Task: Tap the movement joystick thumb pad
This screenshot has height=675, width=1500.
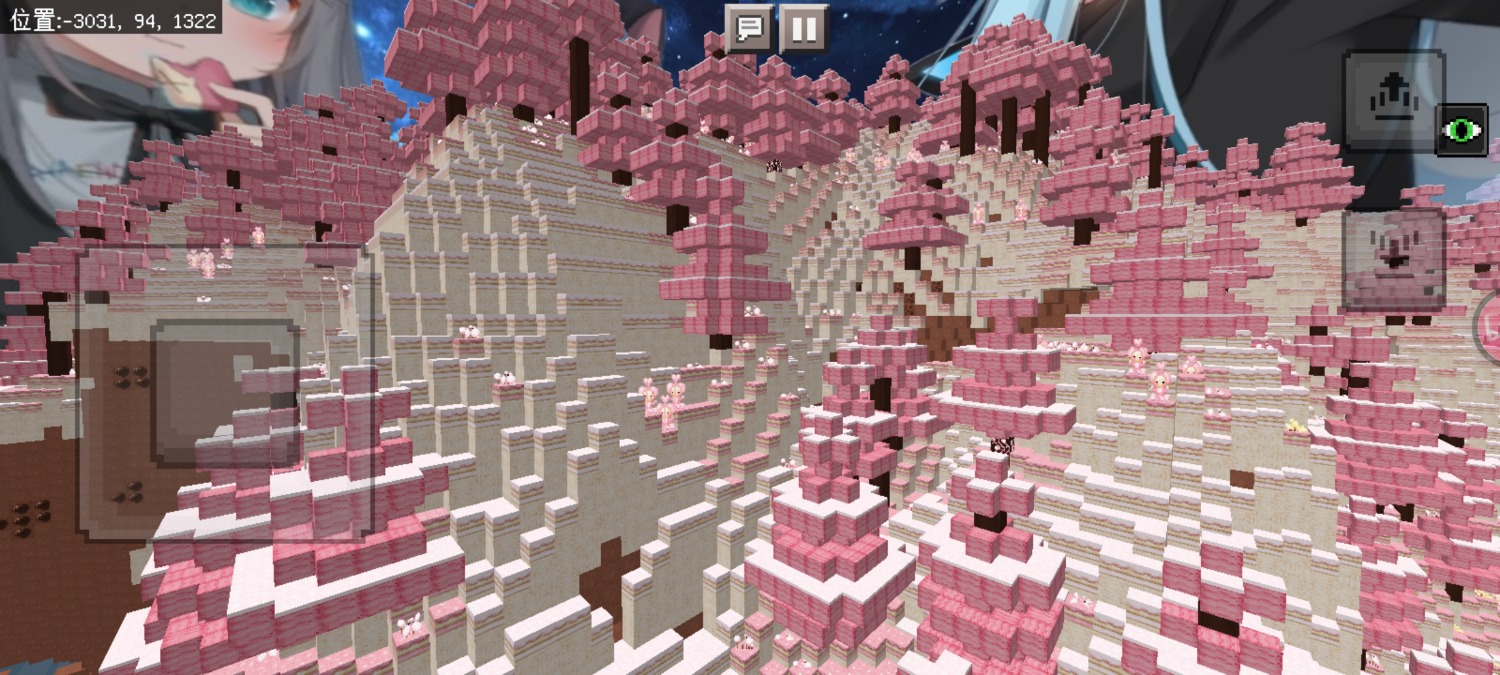Action: (x=226, y=392)
